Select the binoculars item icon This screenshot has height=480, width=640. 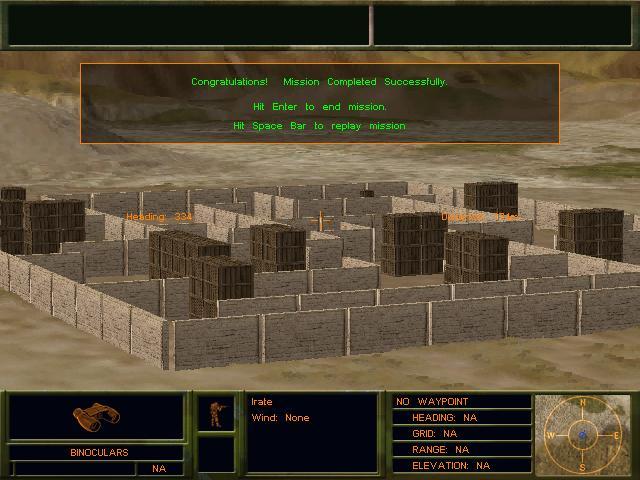click(96, 416)
